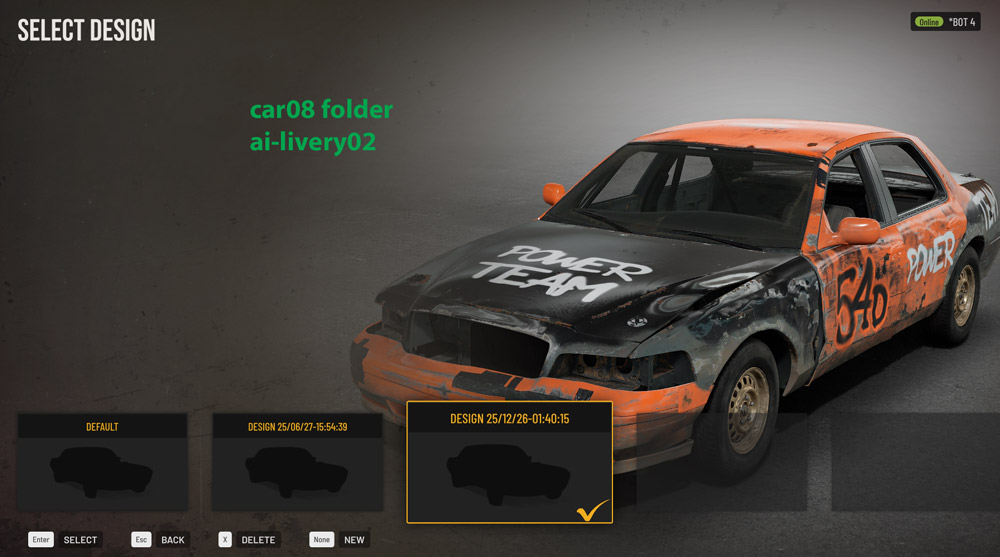Open the Online BOT 4 player badge

point(945,22)
